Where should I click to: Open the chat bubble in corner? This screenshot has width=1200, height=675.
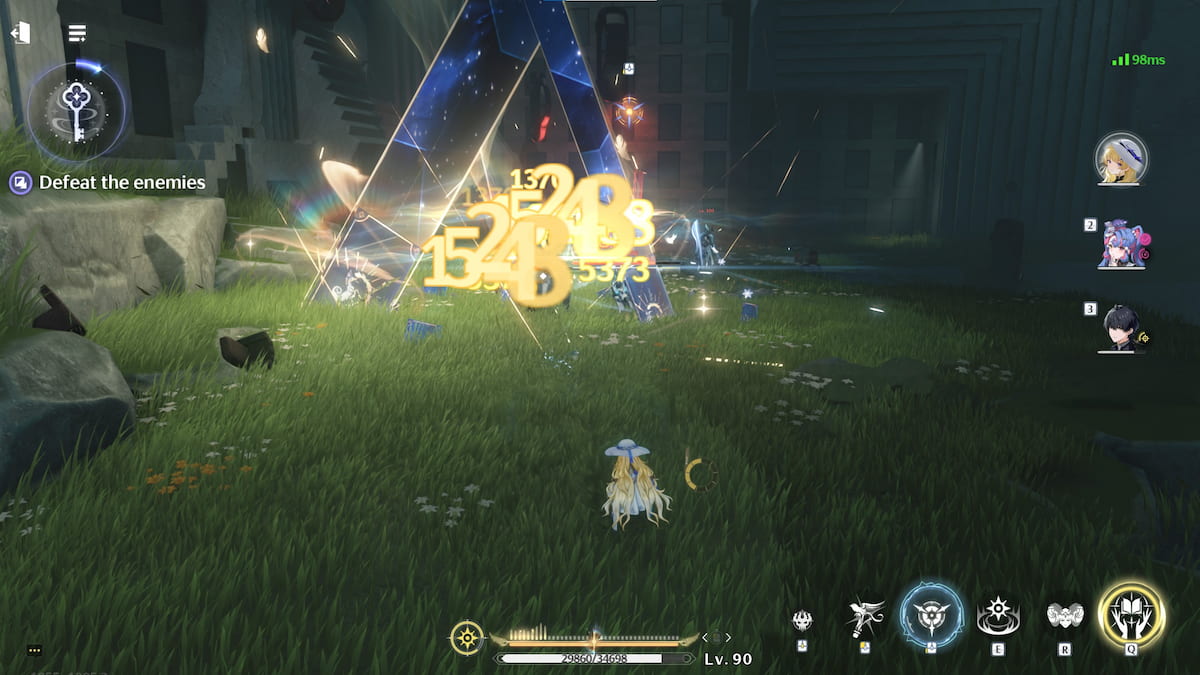click(x=34, y=650)
